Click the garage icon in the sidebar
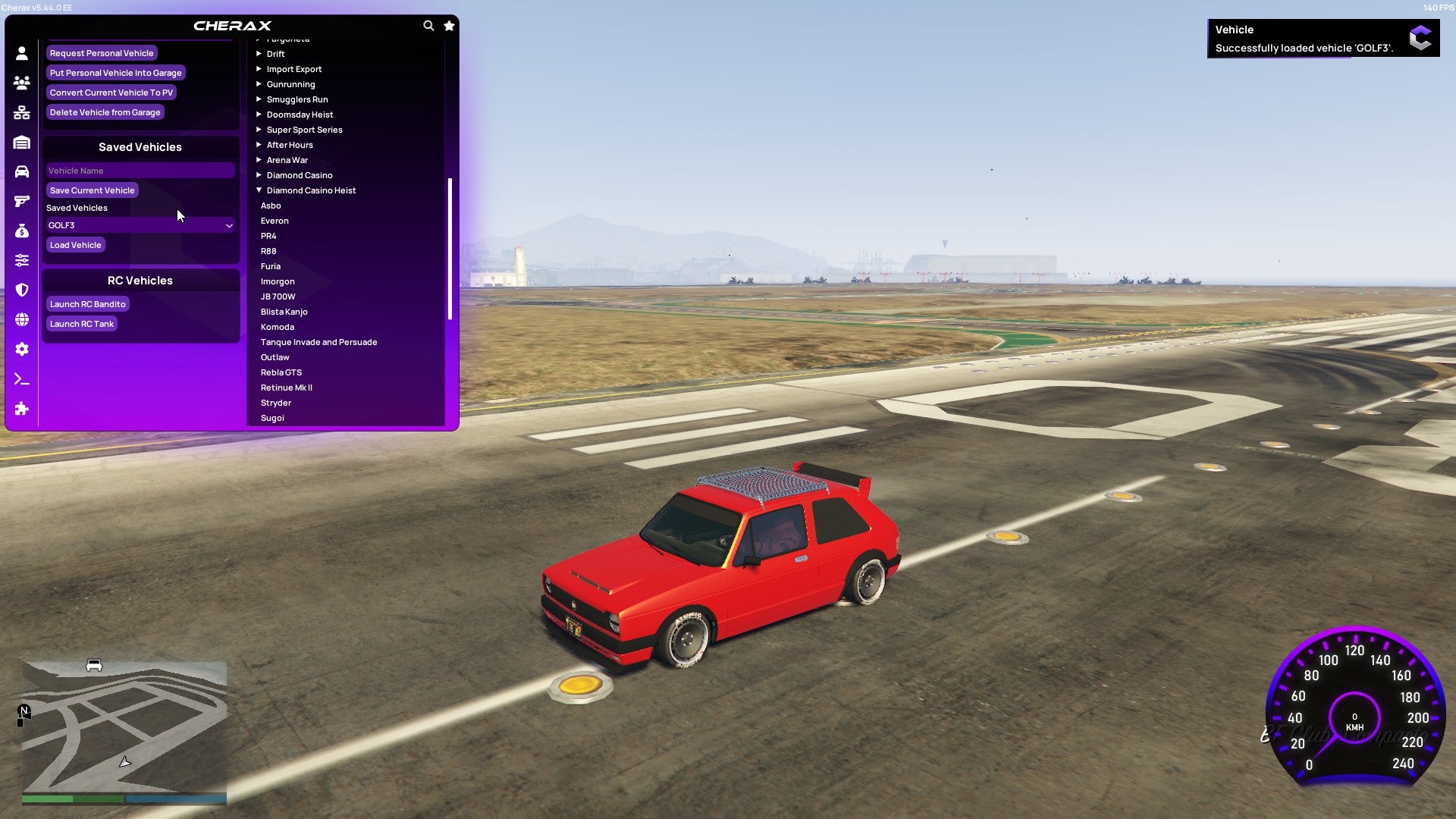This screenshot has height=819, width=1456. tap(22, 142)
